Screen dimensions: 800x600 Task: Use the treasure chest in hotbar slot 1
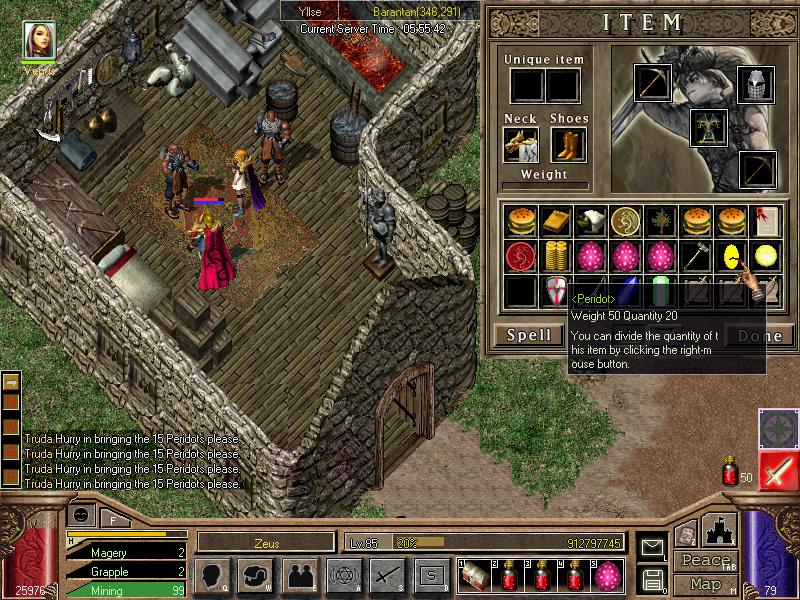pyautogui.click(x=475, y=574)
